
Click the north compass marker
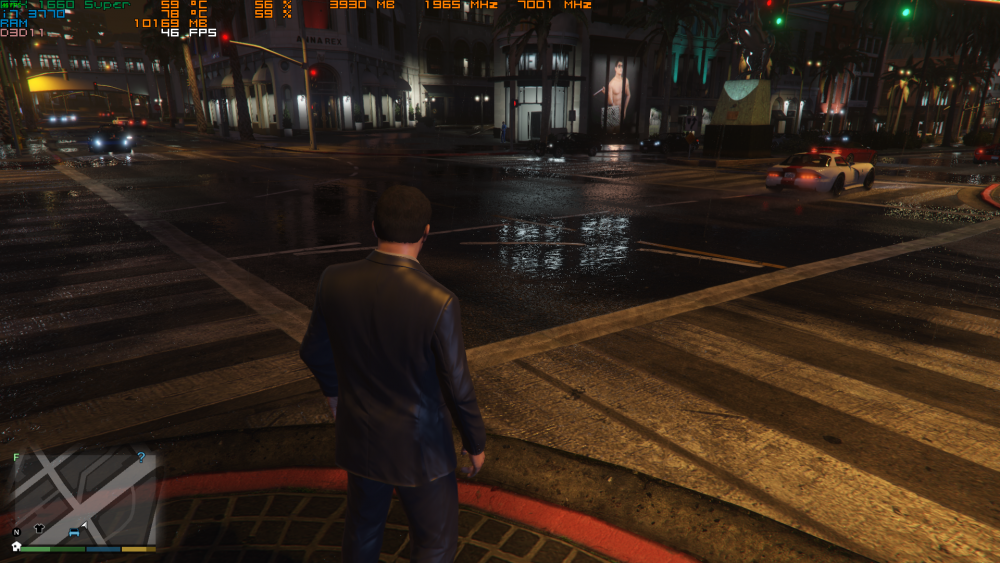click(x=16, y=532)
